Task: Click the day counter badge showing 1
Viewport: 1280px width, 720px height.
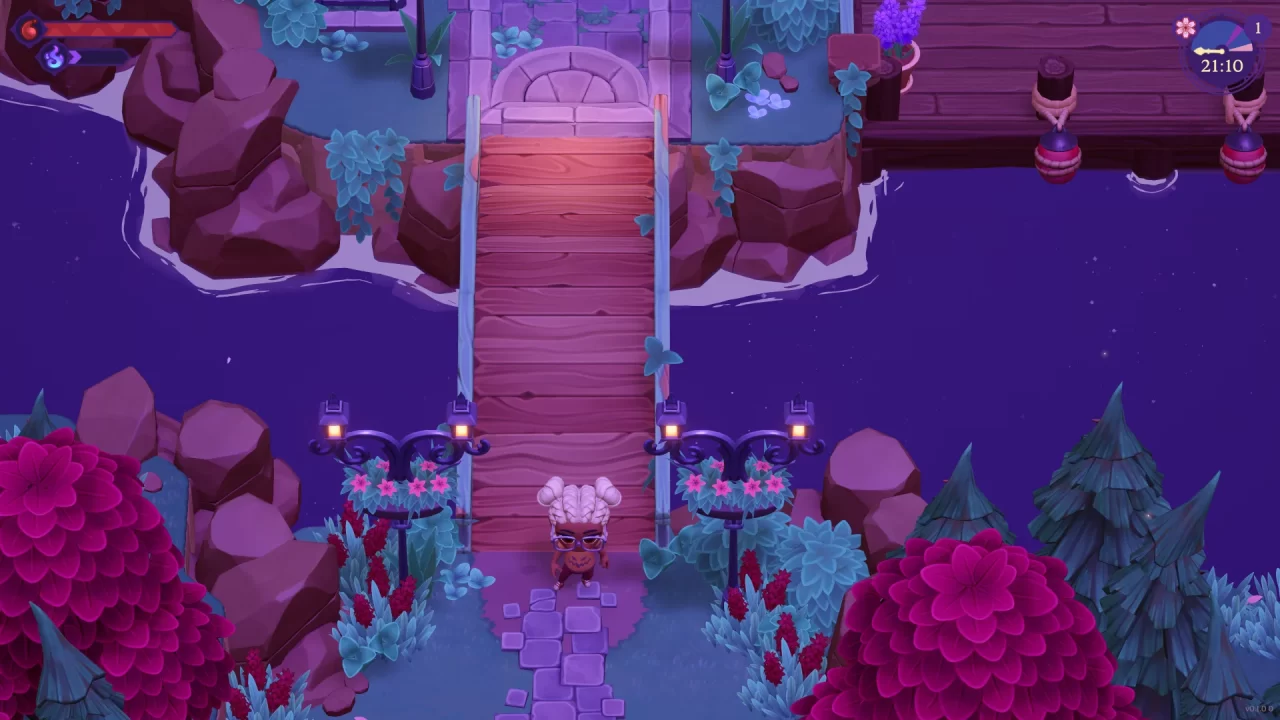Action: 1258,26
